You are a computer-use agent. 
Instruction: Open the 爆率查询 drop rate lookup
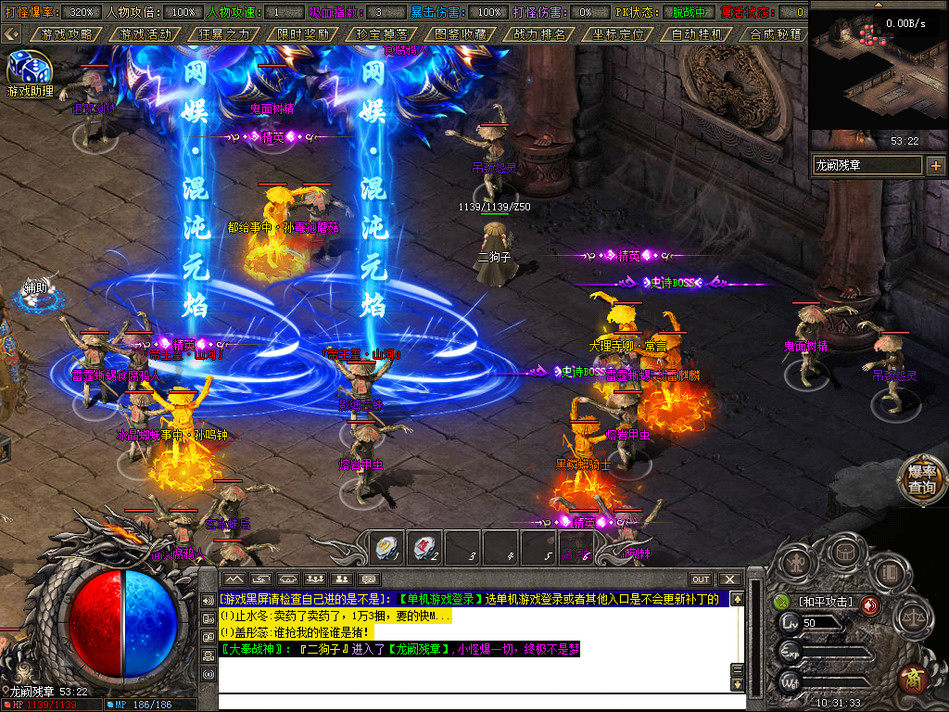[x=921, y=480]
